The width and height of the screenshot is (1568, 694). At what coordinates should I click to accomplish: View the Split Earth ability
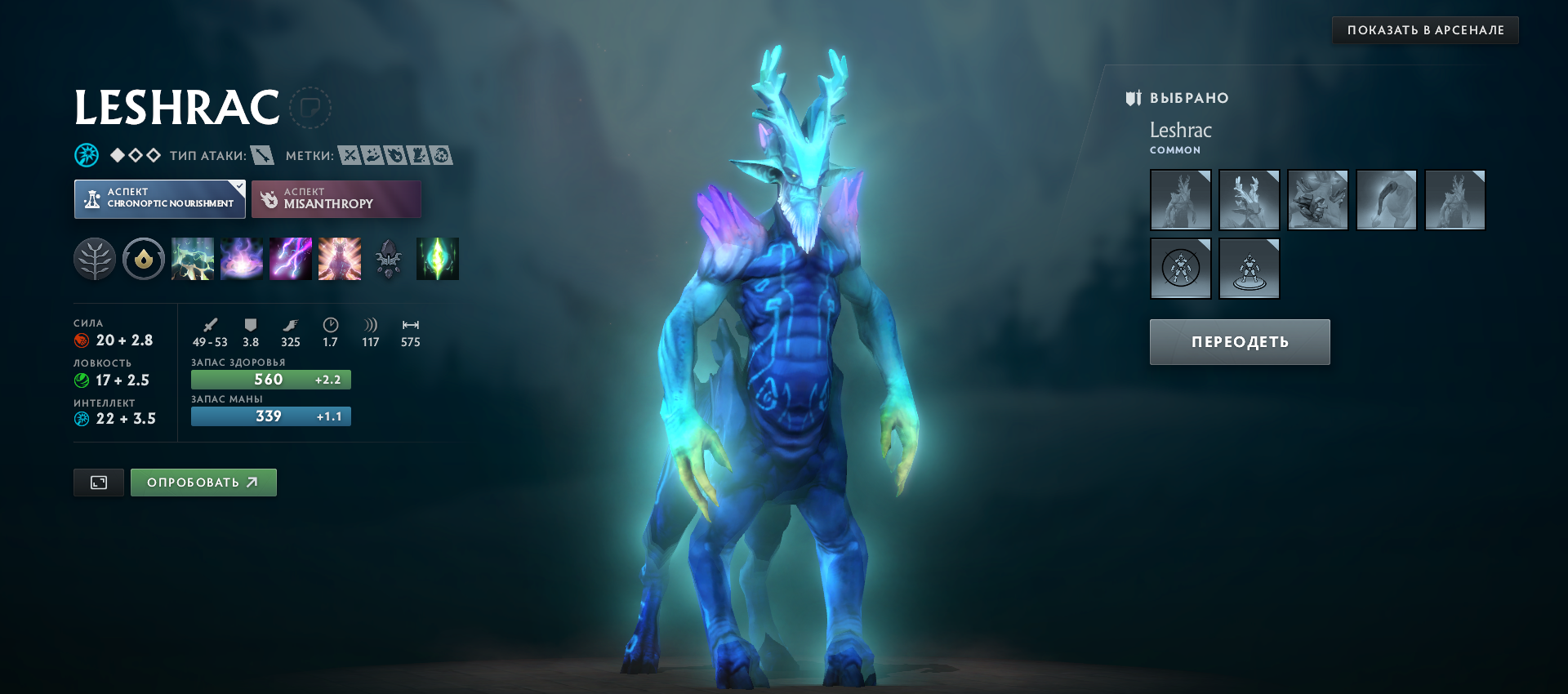193,259
